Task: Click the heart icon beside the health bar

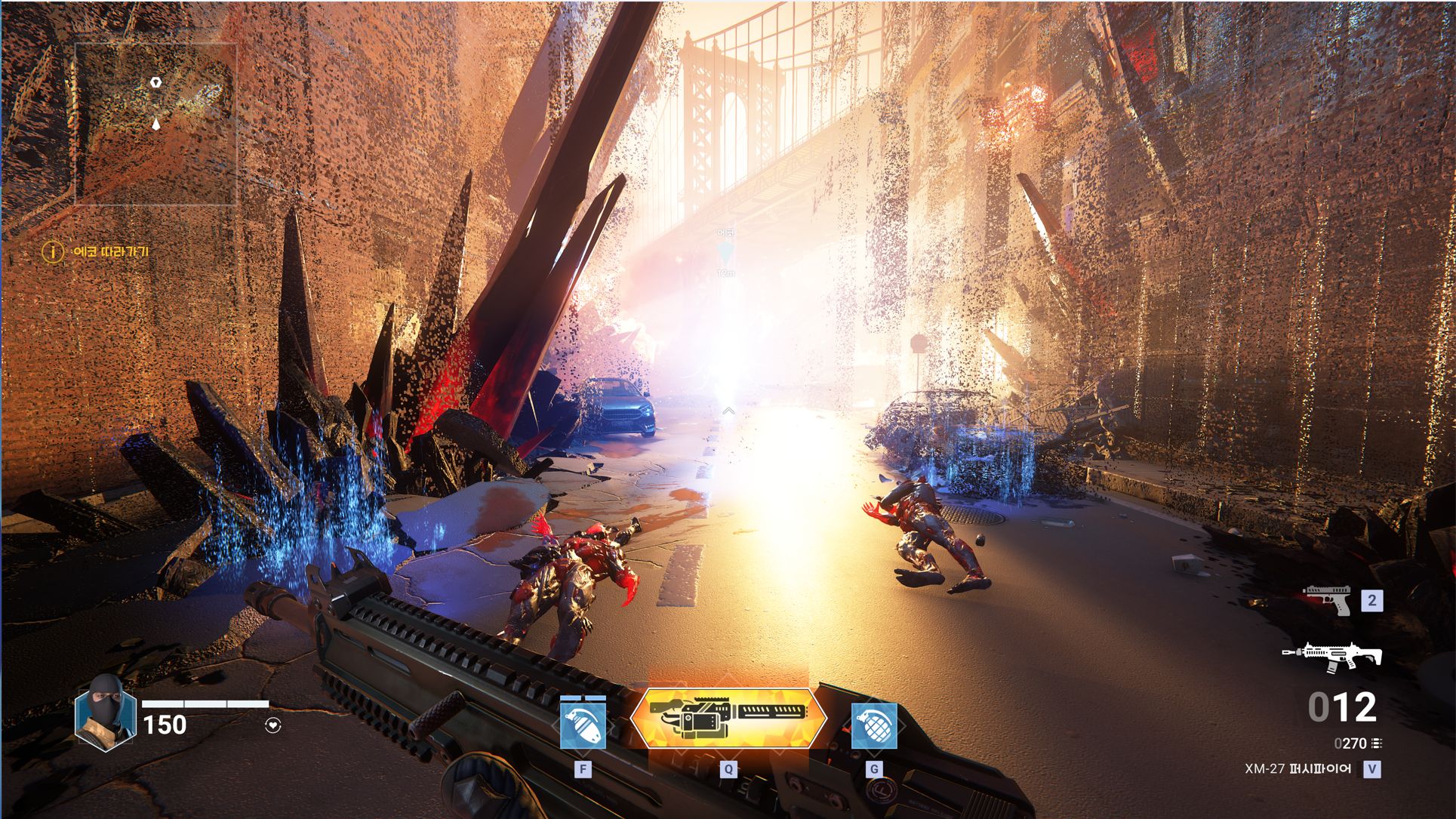Action: point(273,725)
